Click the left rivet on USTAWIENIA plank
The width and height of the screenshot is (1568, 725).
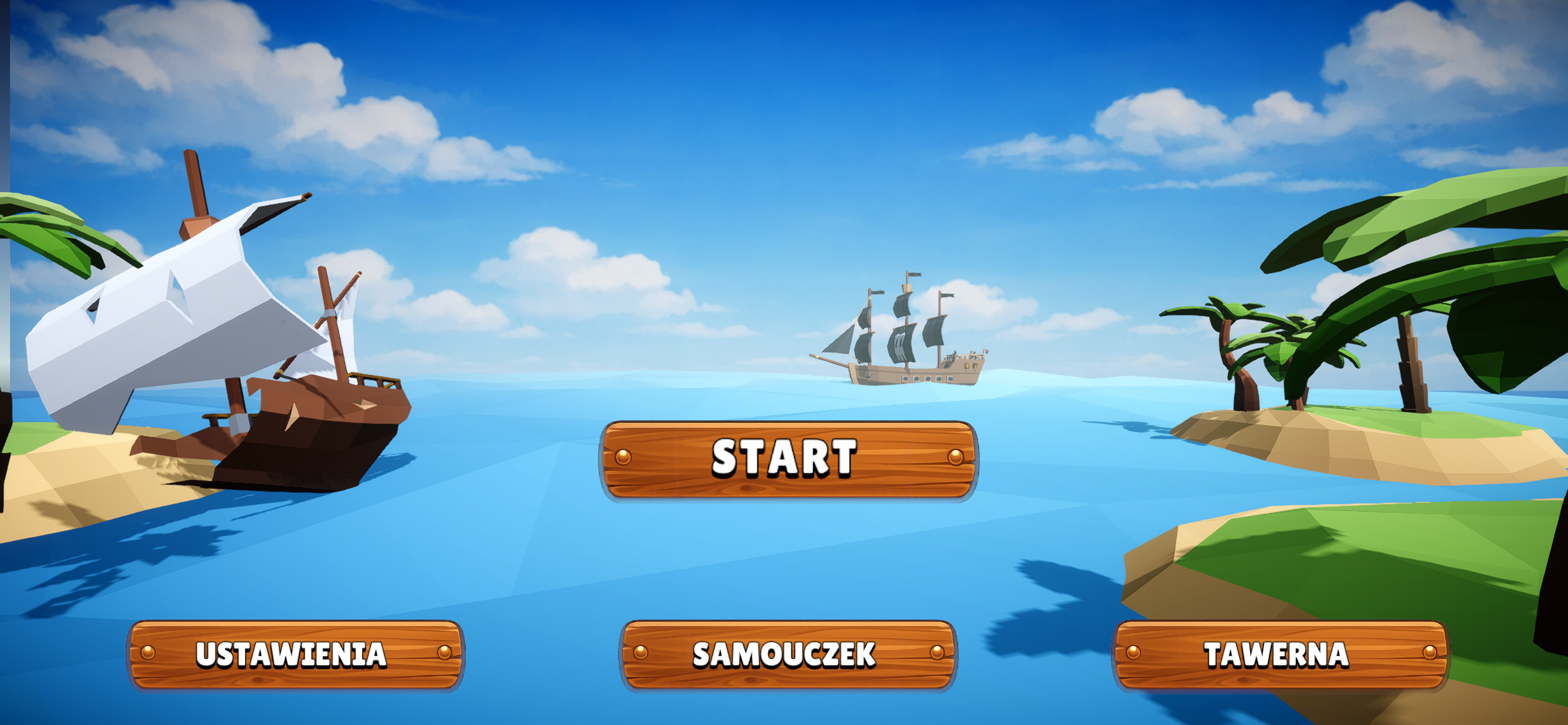click(149, 654)
